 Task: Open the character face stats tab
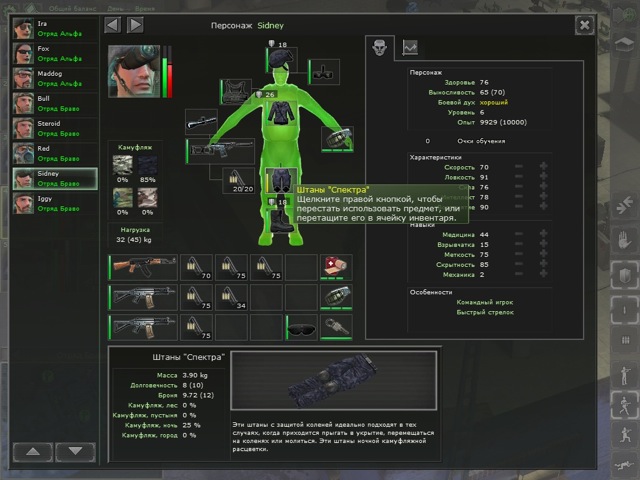point(379,46)
